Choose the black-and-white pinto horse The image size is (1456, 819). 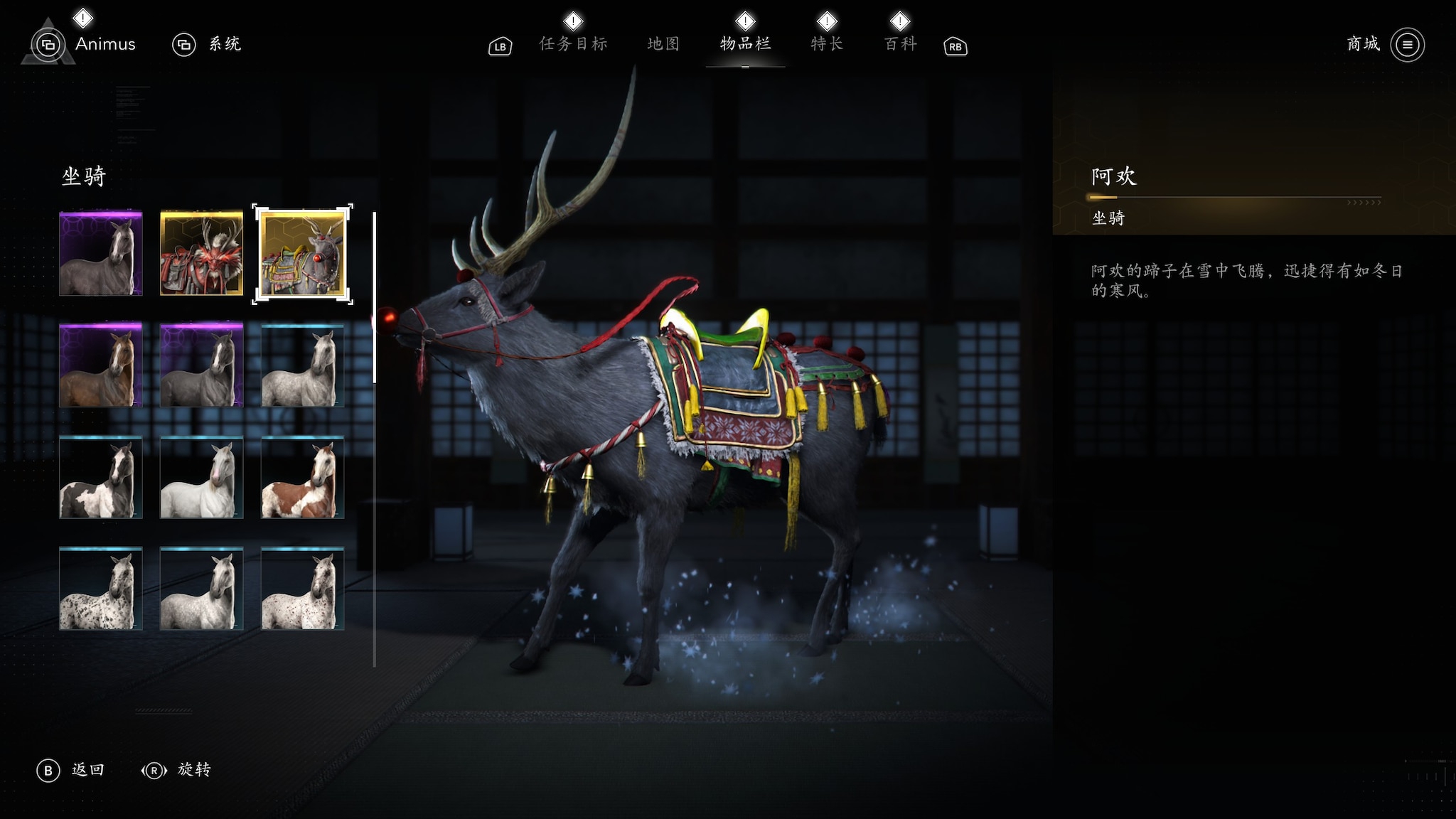pyautogui.click(x=101, y=477)
